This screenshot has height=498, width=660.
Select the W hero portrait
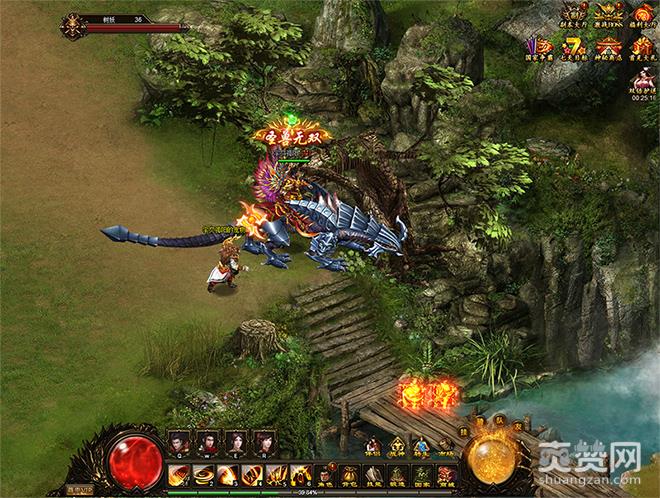tap(208, 441)
